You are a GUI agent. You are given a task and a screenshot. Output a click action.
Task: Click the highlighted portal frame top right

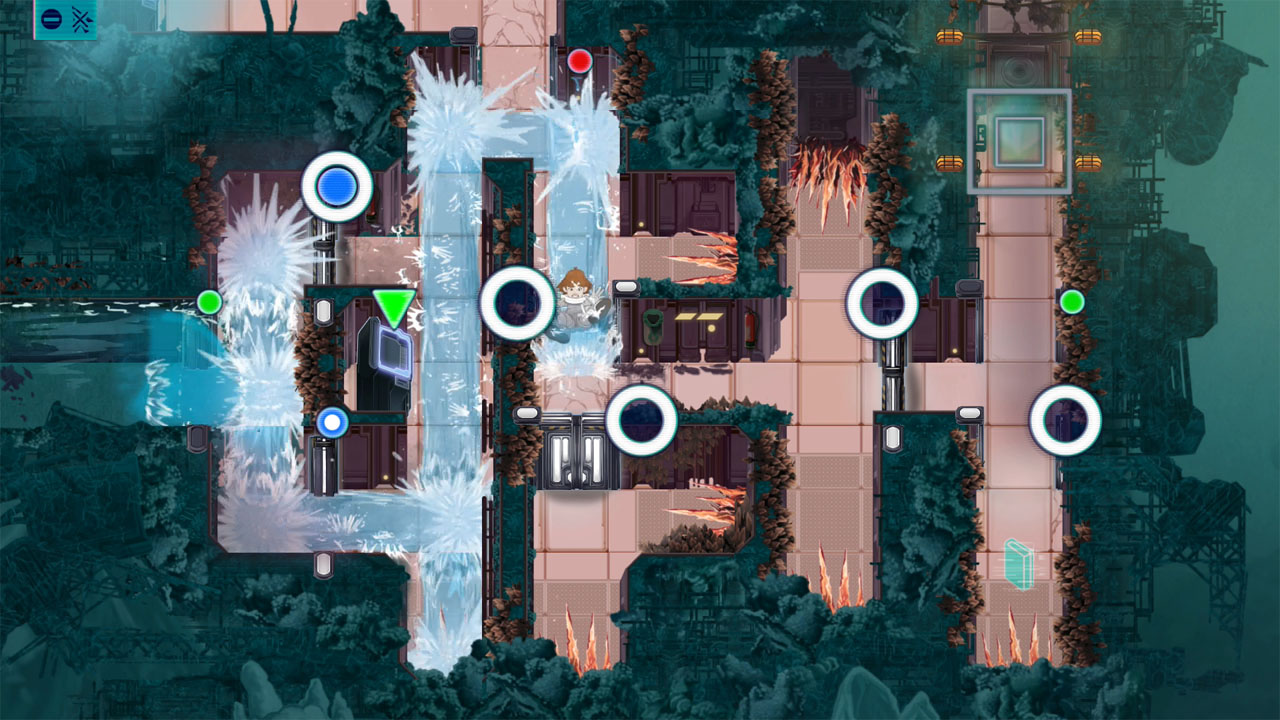[x=1022, y=140]
